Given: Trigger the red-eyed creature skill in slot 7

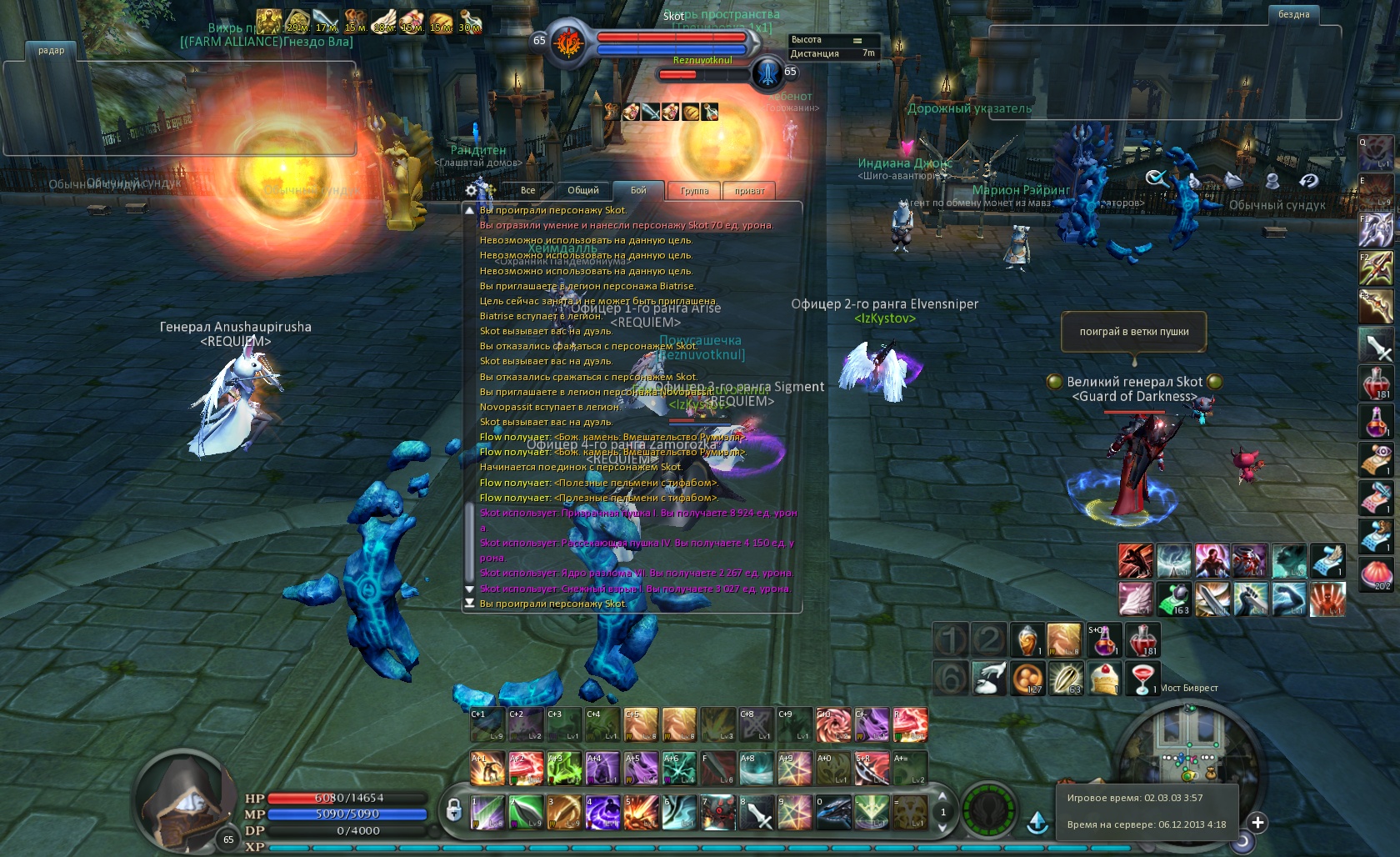Looking at the screenshot, I should point(717,812).
